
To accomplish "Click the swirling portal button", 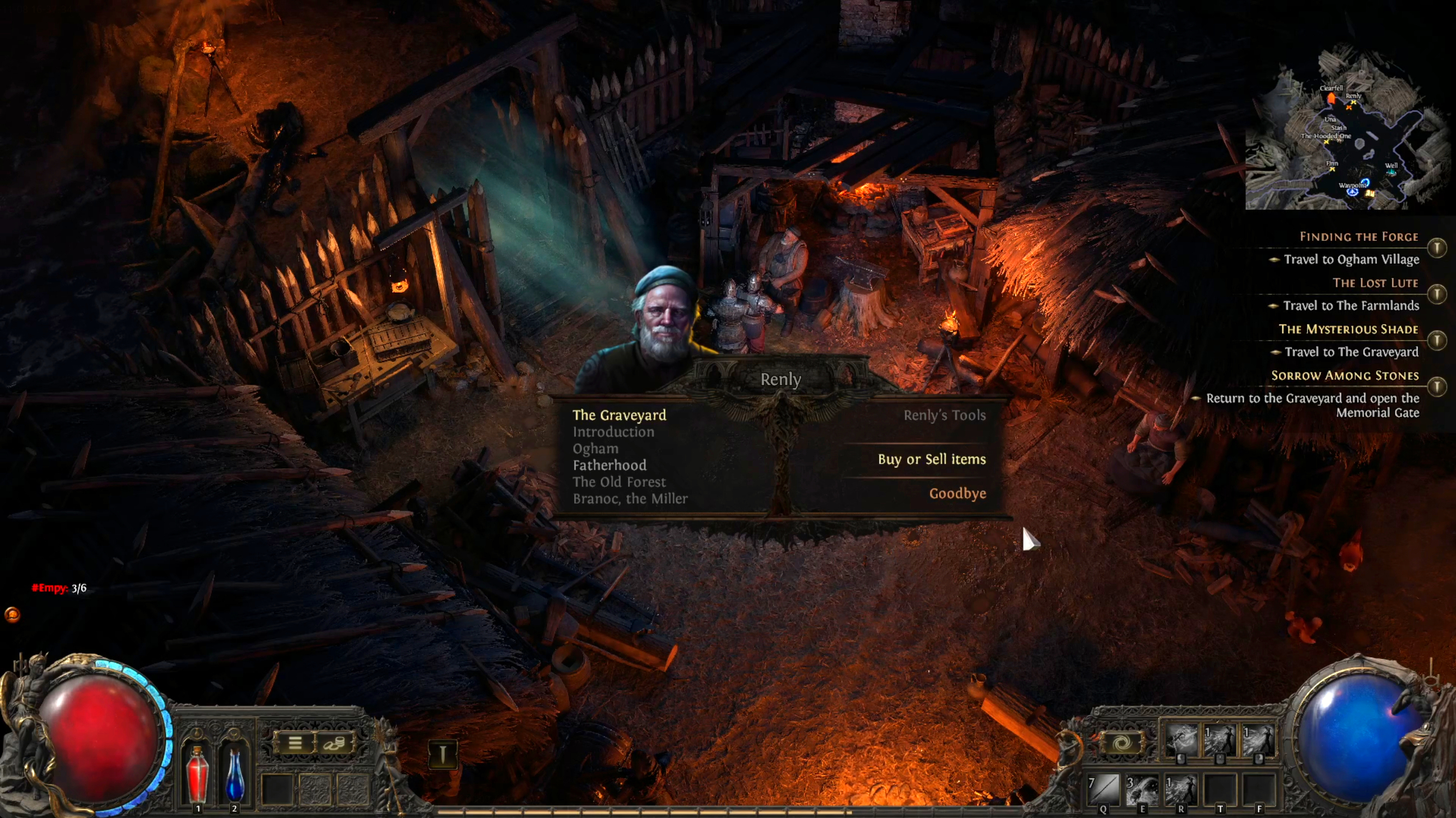I will pos(1122,743).
